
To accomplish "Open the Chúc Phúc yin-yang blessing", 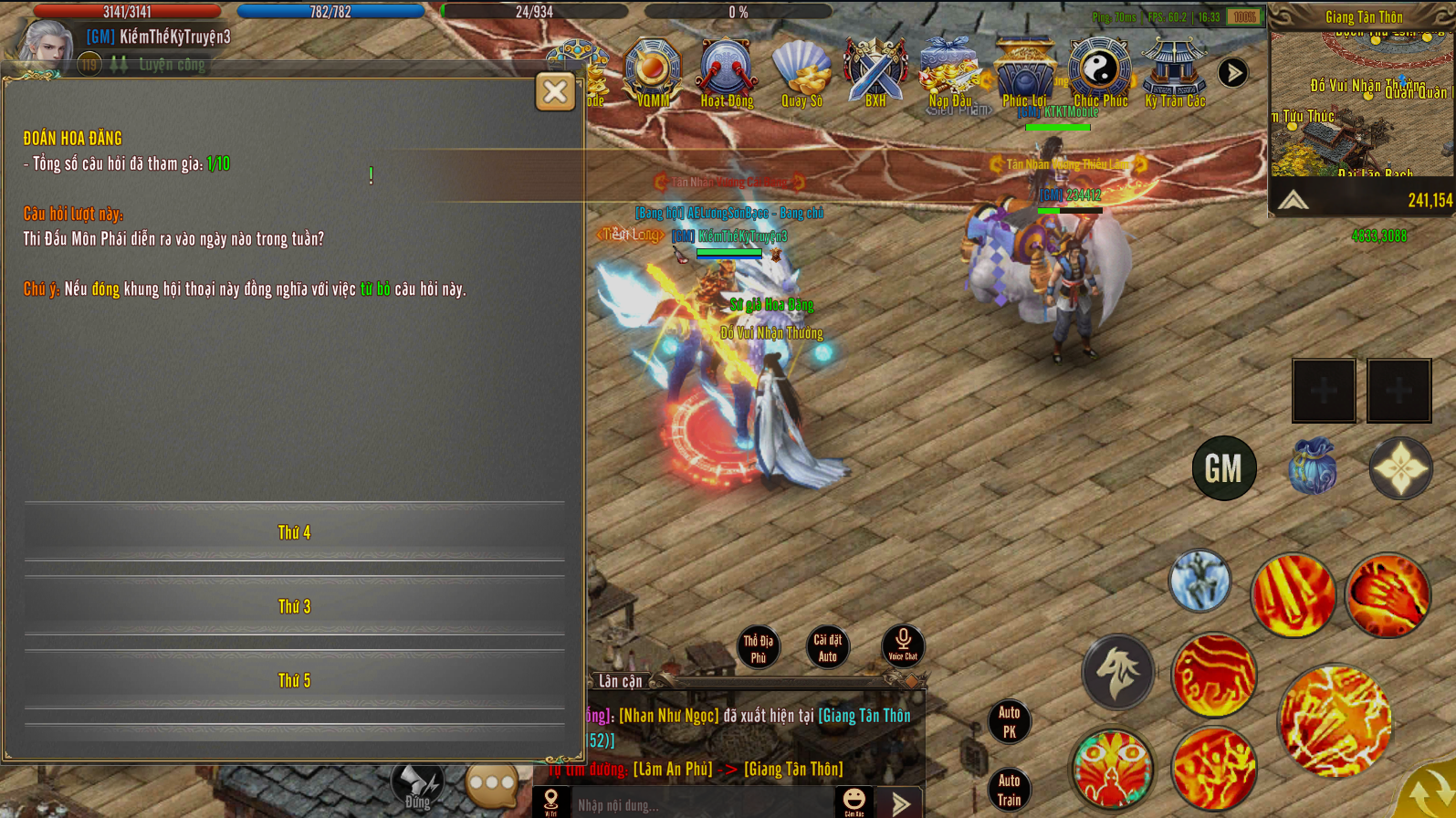I will pyautogui.click(x=1100, y=72).
